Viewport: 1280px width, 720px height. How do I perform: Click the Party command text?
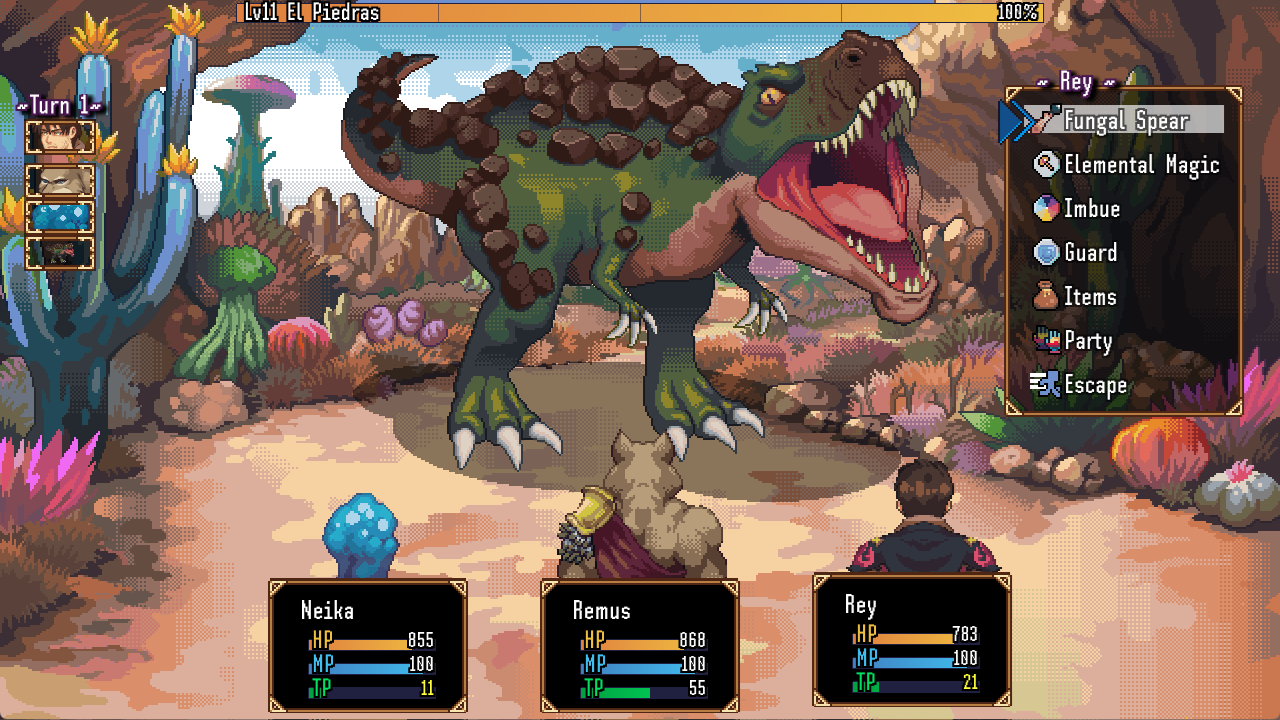click(1088, 341)
